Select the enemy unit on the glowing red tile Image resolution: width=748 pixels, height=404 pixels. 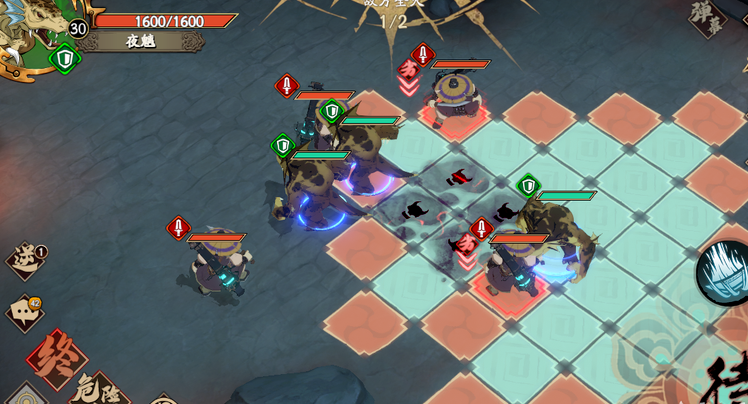[x=455, y=102]
